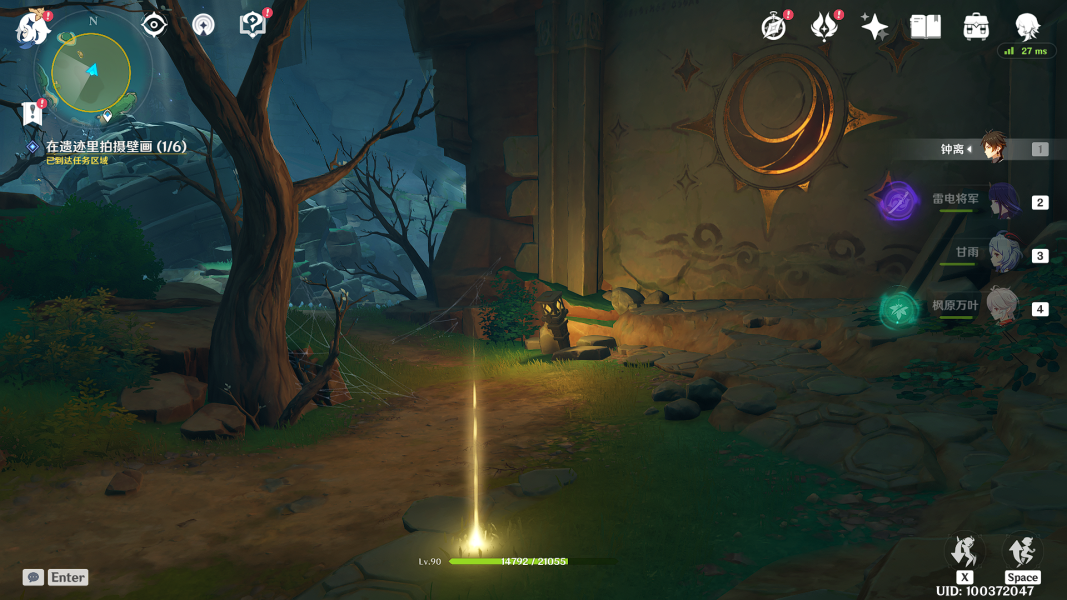Image resolution: width=1067 pixels, height=600 pixels.
Task: Open the tutorial question-mark icon
Action: click(253, 25)
